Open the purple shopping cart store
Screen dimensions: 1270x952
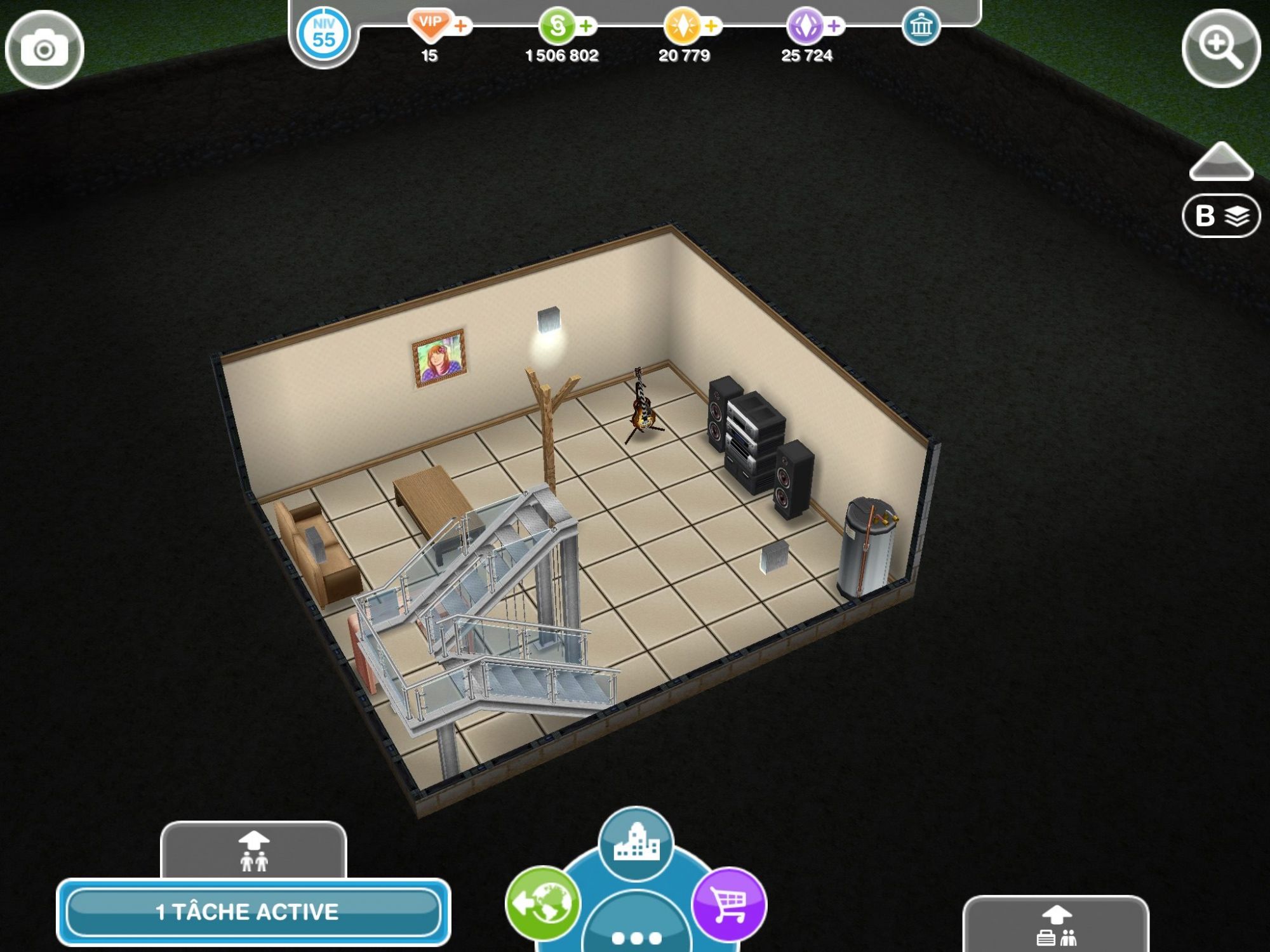pos(729,904)
